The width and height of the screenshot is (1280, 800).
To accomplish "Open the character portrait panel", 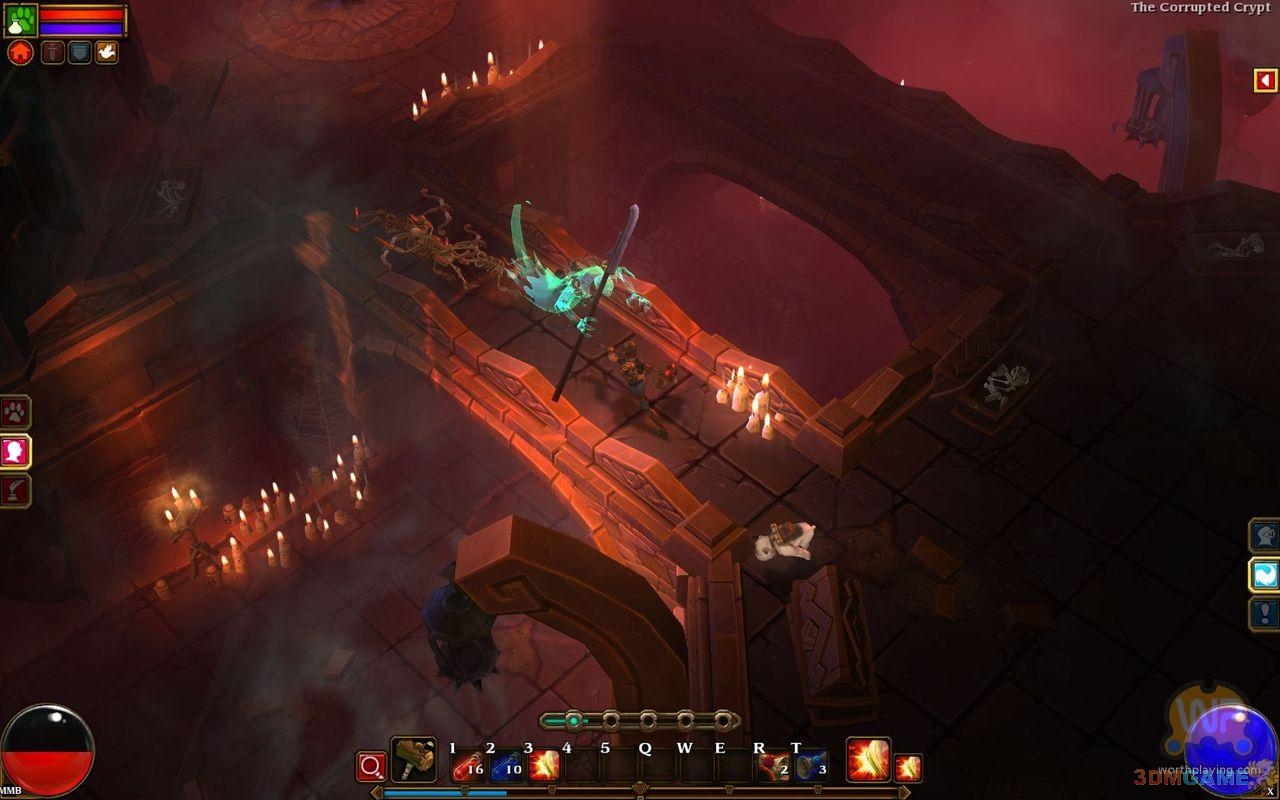I will click(15, 452).
